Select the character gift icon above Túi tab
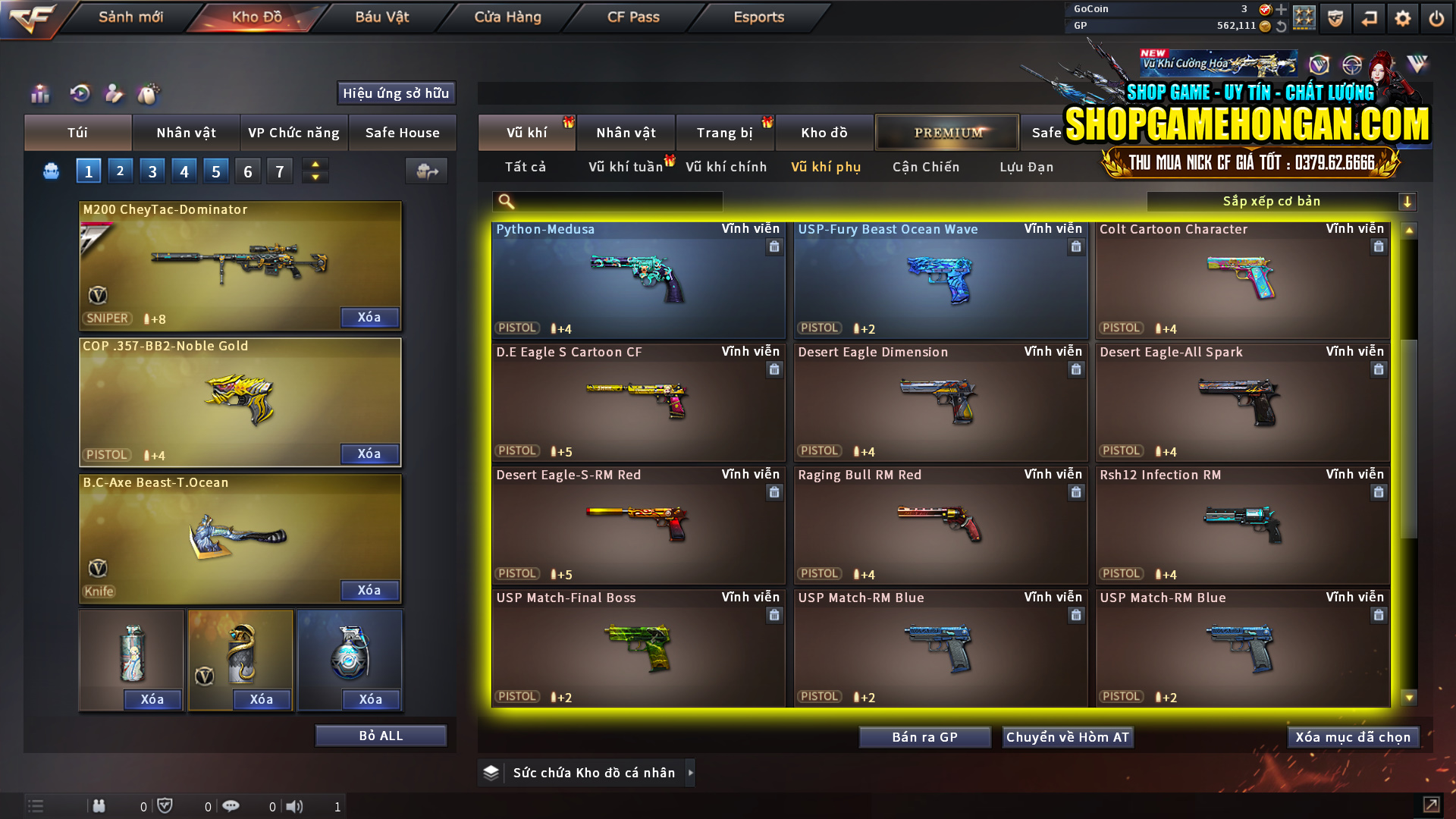 coord(114,93)
